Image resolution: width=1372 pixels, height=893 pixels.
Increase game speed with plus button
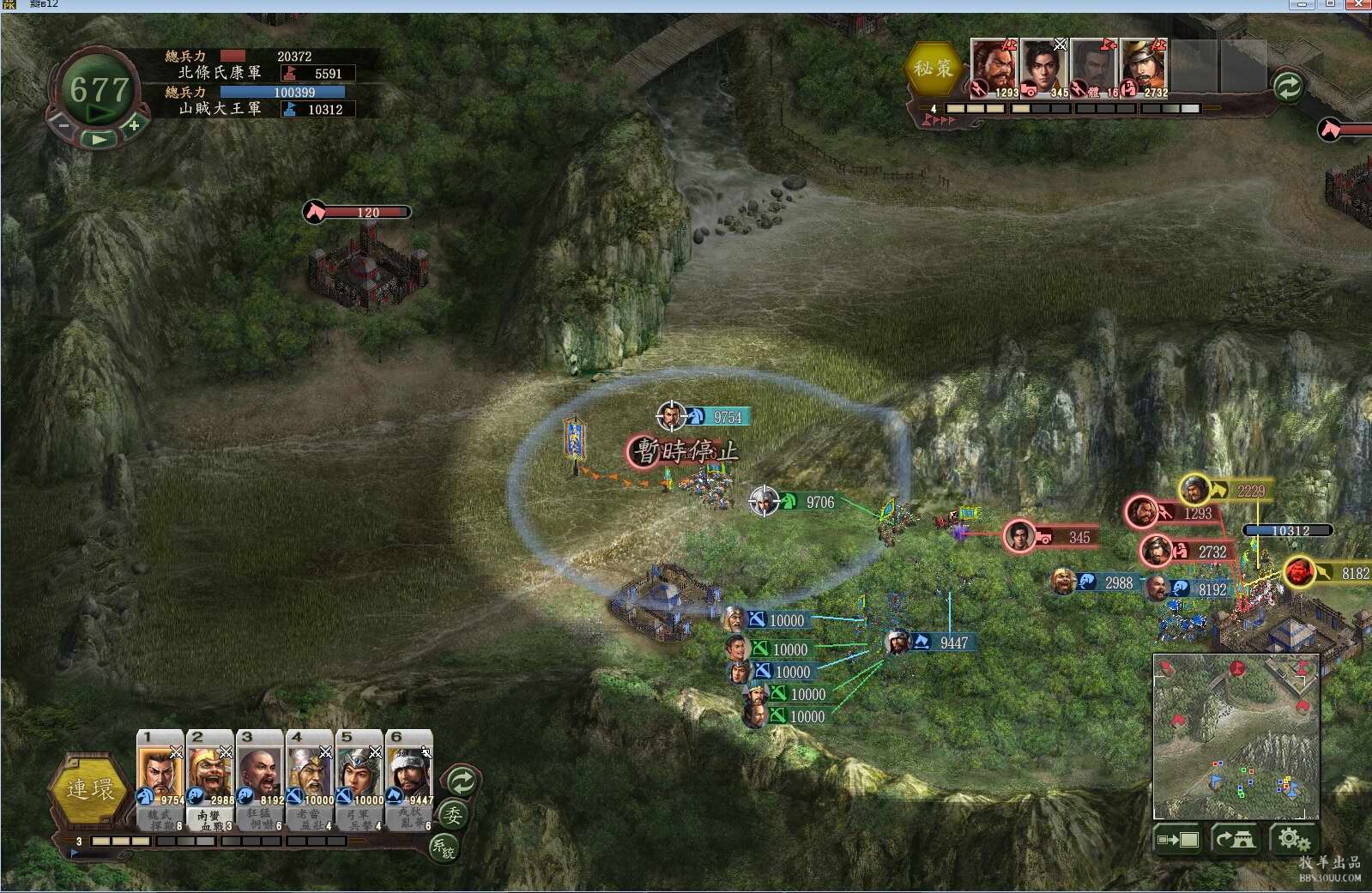point(134,125)
